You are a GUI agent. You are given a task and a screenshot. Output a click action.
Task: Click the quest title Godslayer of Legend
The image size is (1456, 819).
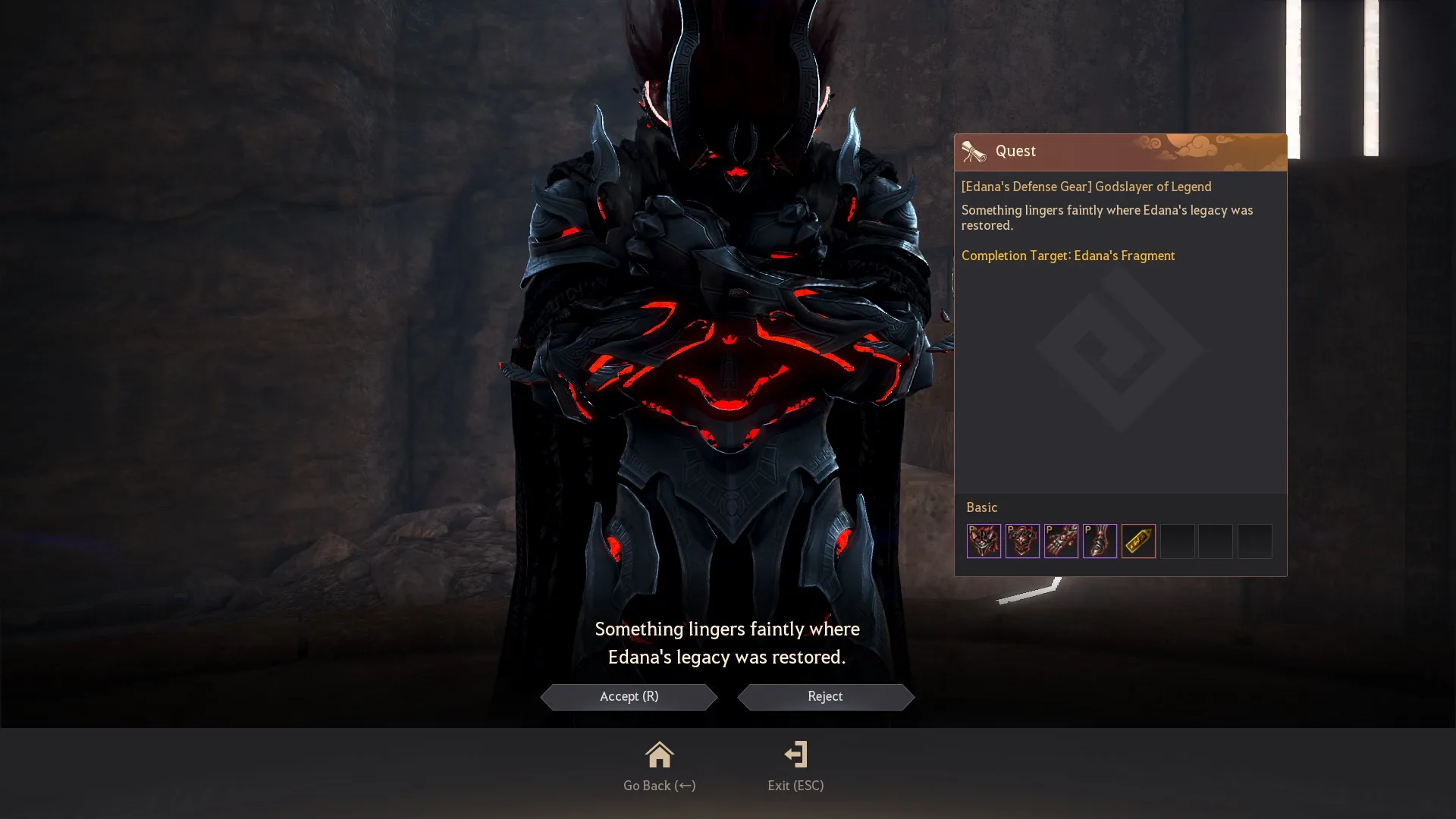pos(1086,187)
